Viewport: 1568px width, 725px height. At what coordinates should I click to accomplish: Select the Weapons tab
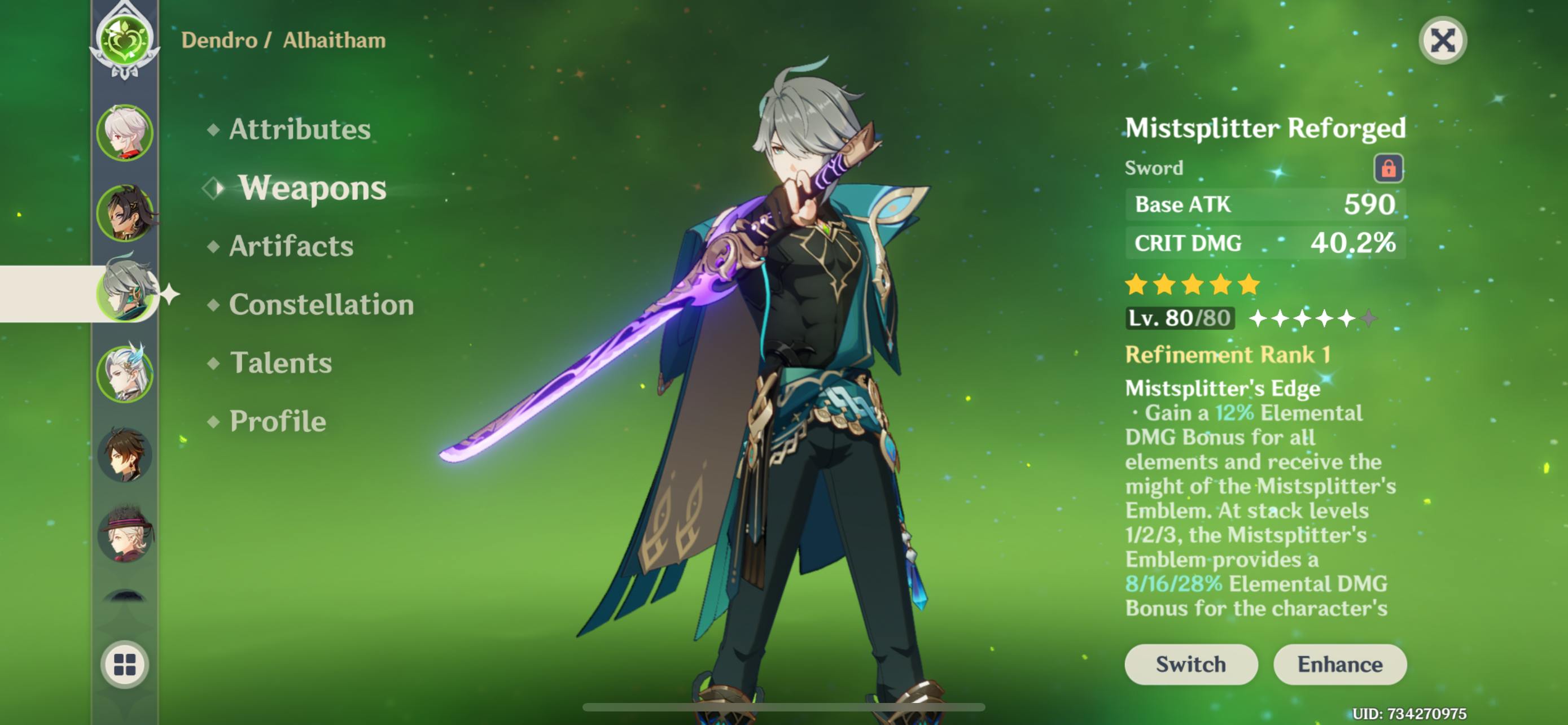point(312,187)
